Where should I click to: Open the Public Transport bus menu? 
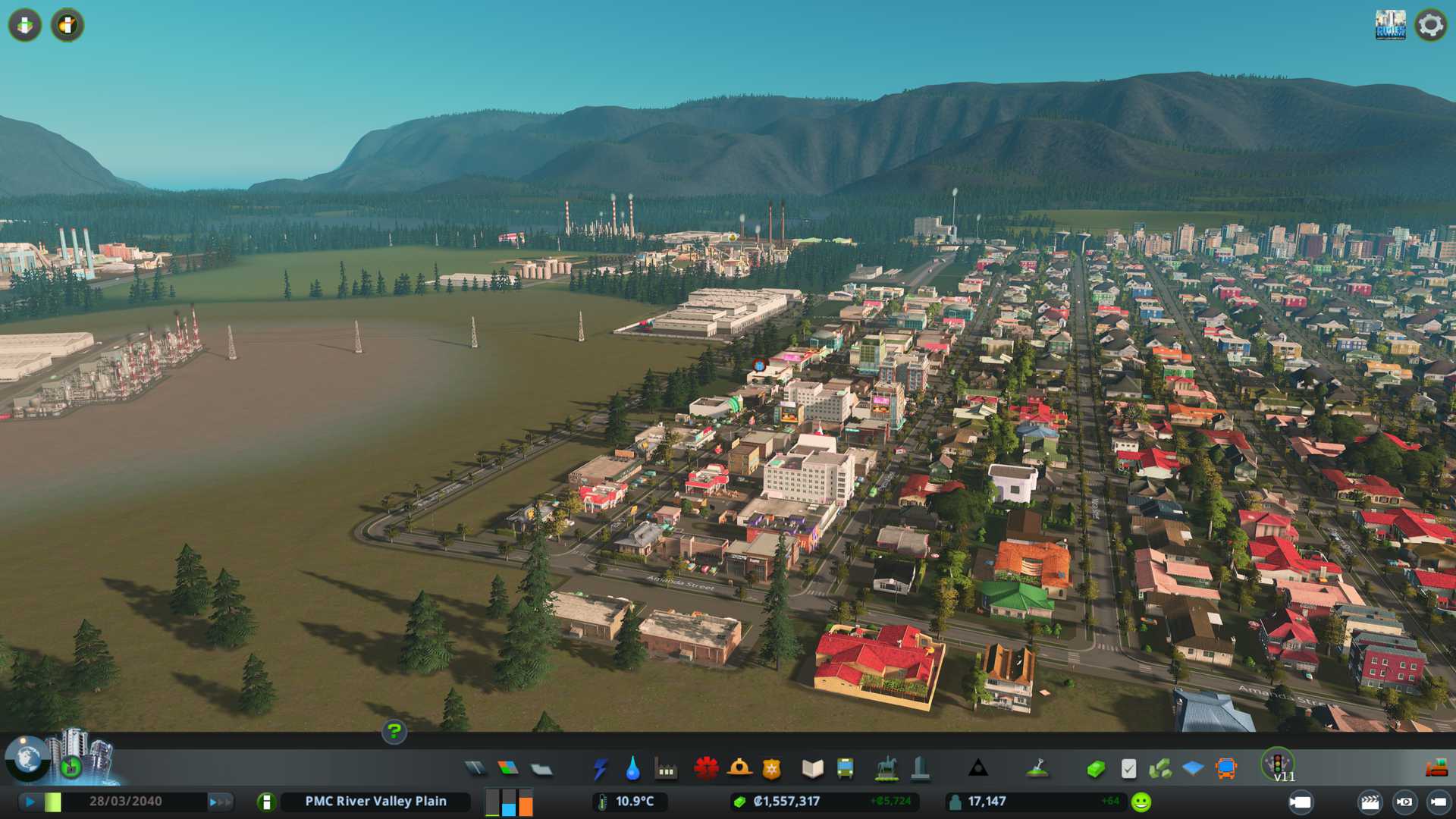pos(845,769)
